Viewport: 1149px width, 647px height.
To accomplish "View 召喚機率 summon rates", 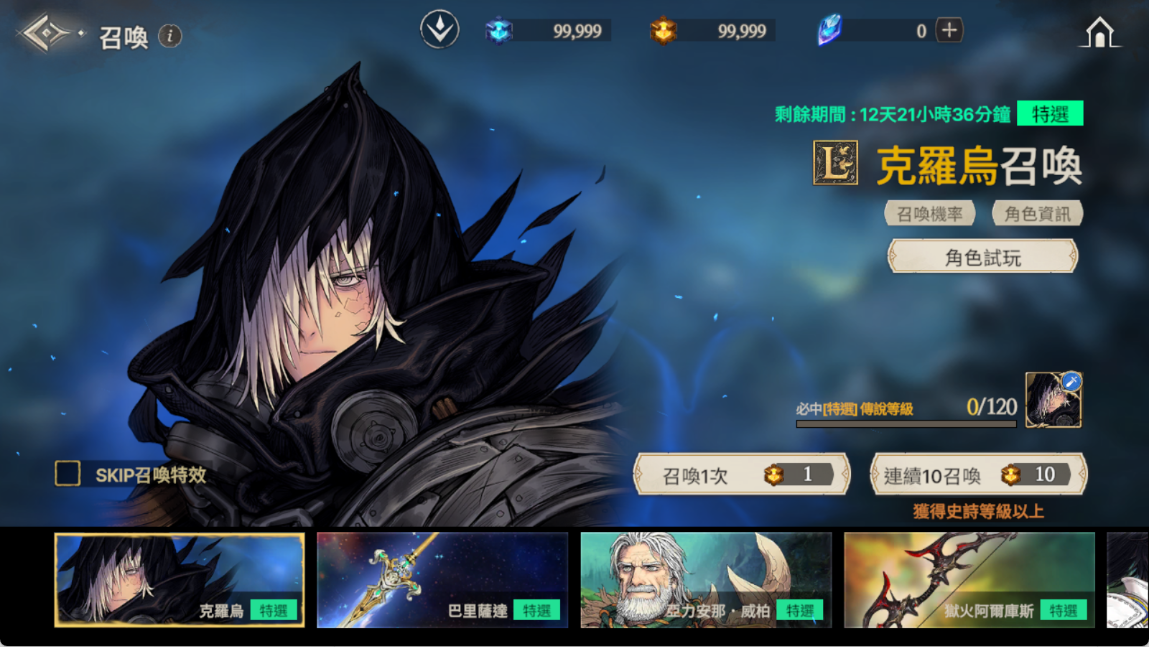I will 929,213.
